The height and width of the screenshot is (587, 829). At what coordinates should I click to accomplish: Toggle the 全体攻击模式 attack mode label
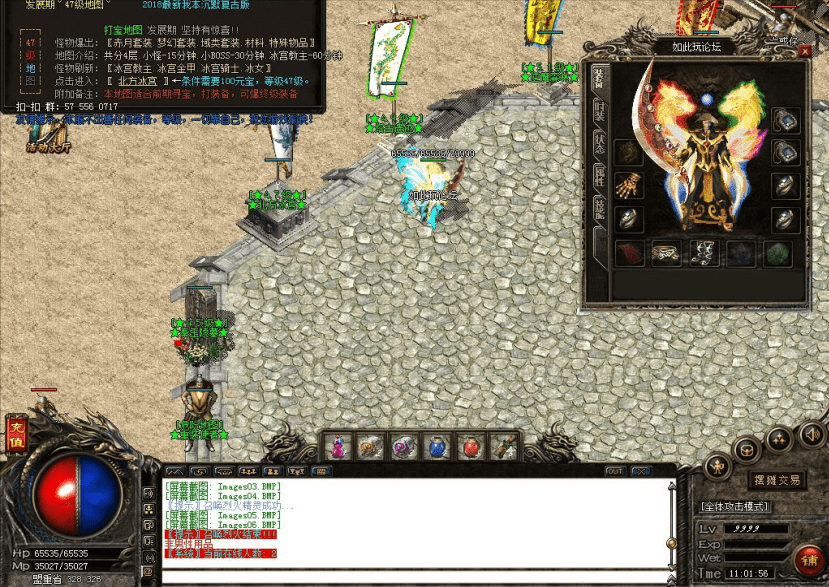pos(735,507)
